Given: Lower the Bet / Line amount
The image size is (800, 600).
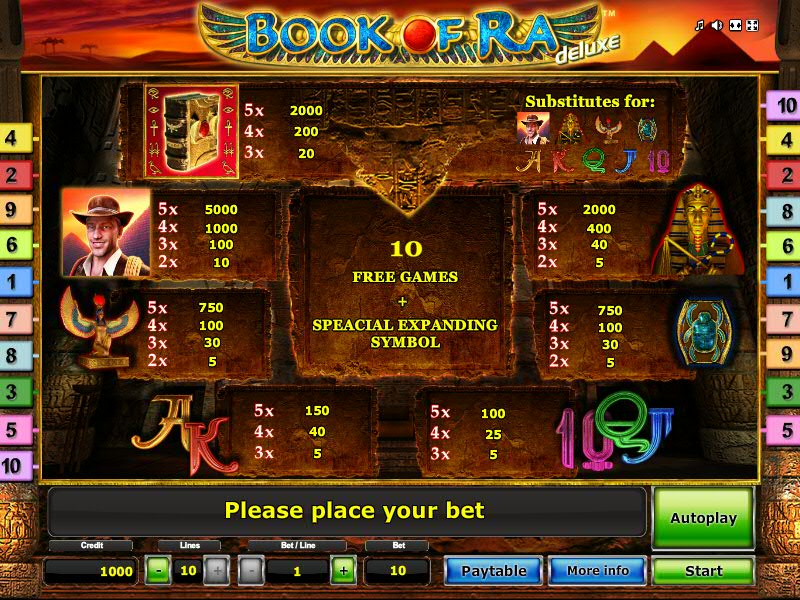Looking at the screenshot, I should point(252,571).
